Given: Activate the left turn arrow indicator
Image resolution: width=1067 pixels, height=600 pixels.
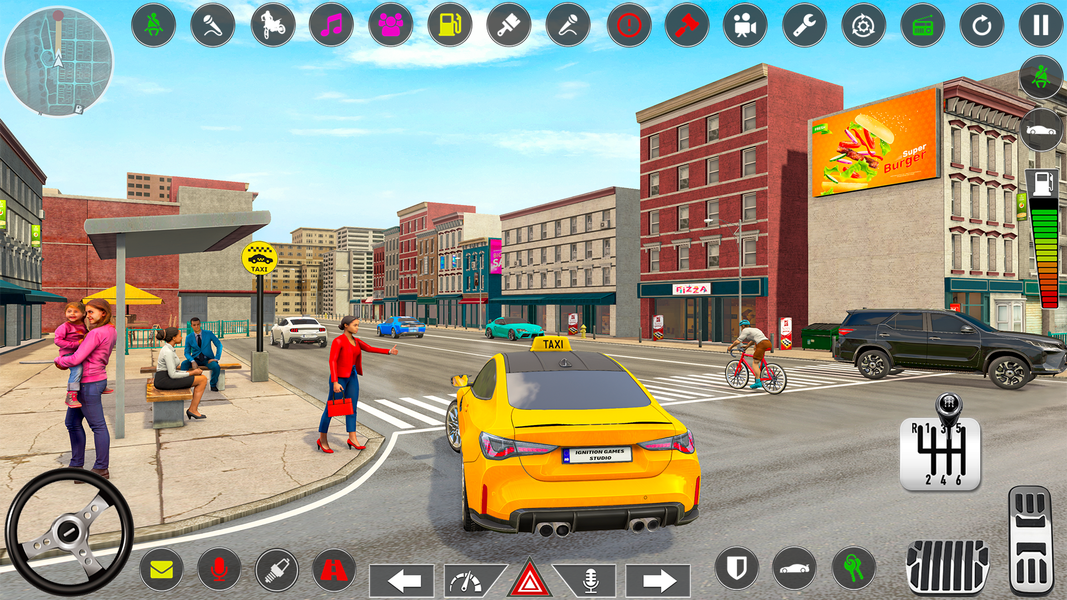Looking at the screenshot, I should click(402, 580).
